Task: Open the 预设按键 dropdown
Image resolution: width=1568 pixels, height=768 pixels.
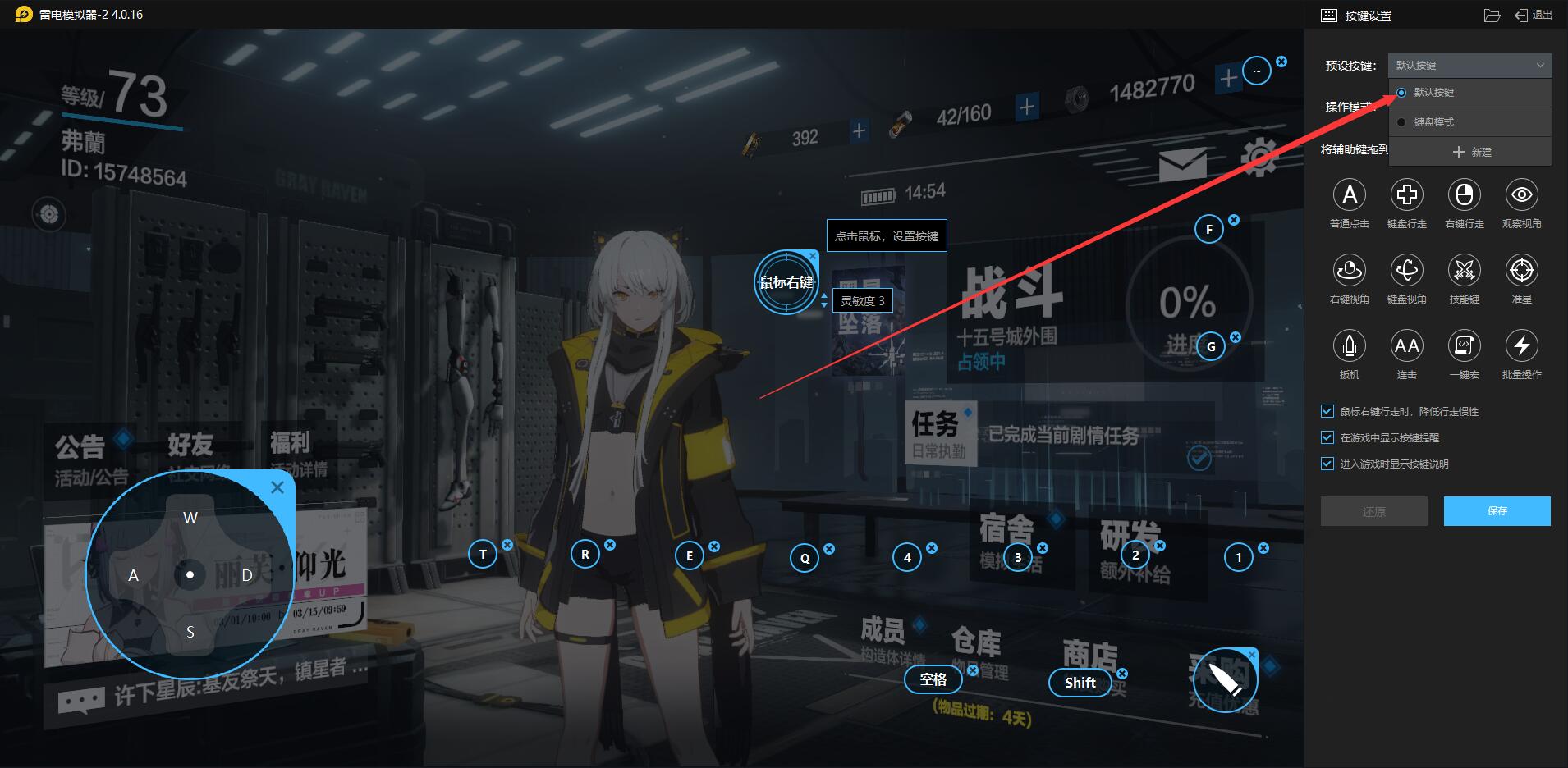Action: [x=1469, y=65]
